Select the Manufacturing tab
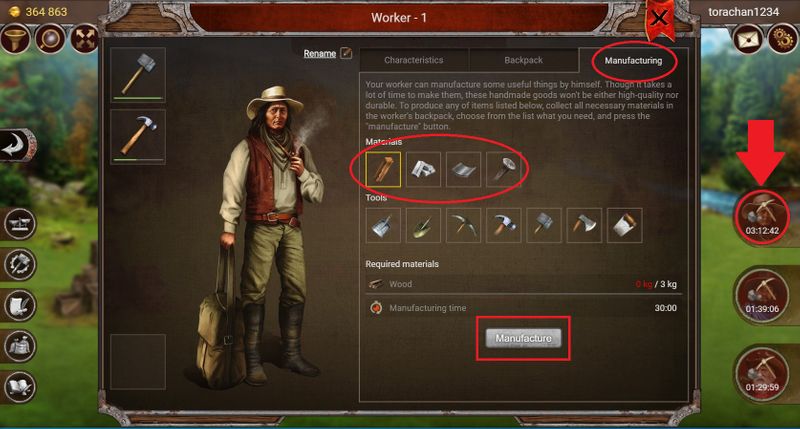 tap(632, 60)
